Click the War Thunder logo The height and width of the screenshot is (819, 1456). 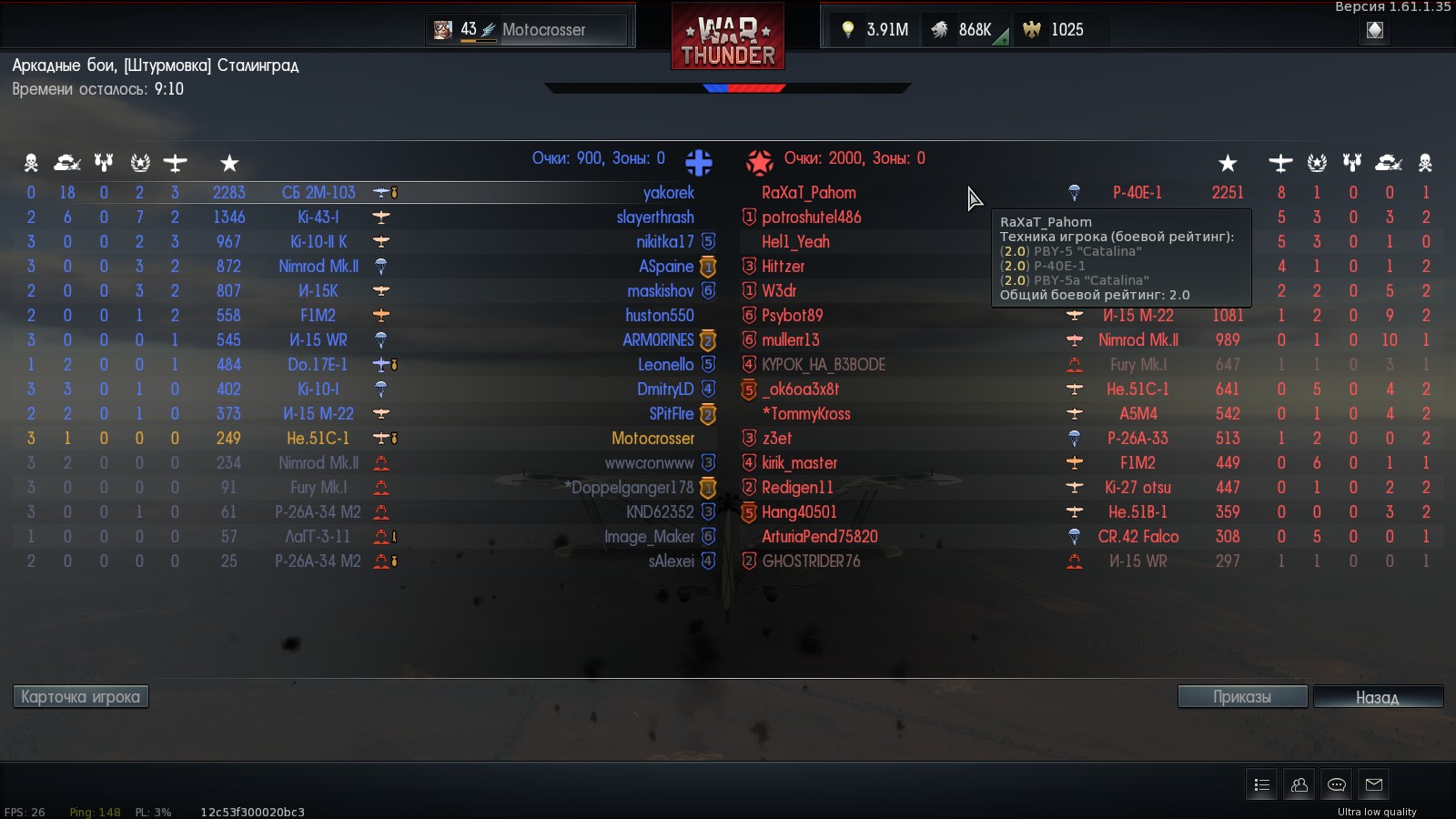tap(728, 36)
